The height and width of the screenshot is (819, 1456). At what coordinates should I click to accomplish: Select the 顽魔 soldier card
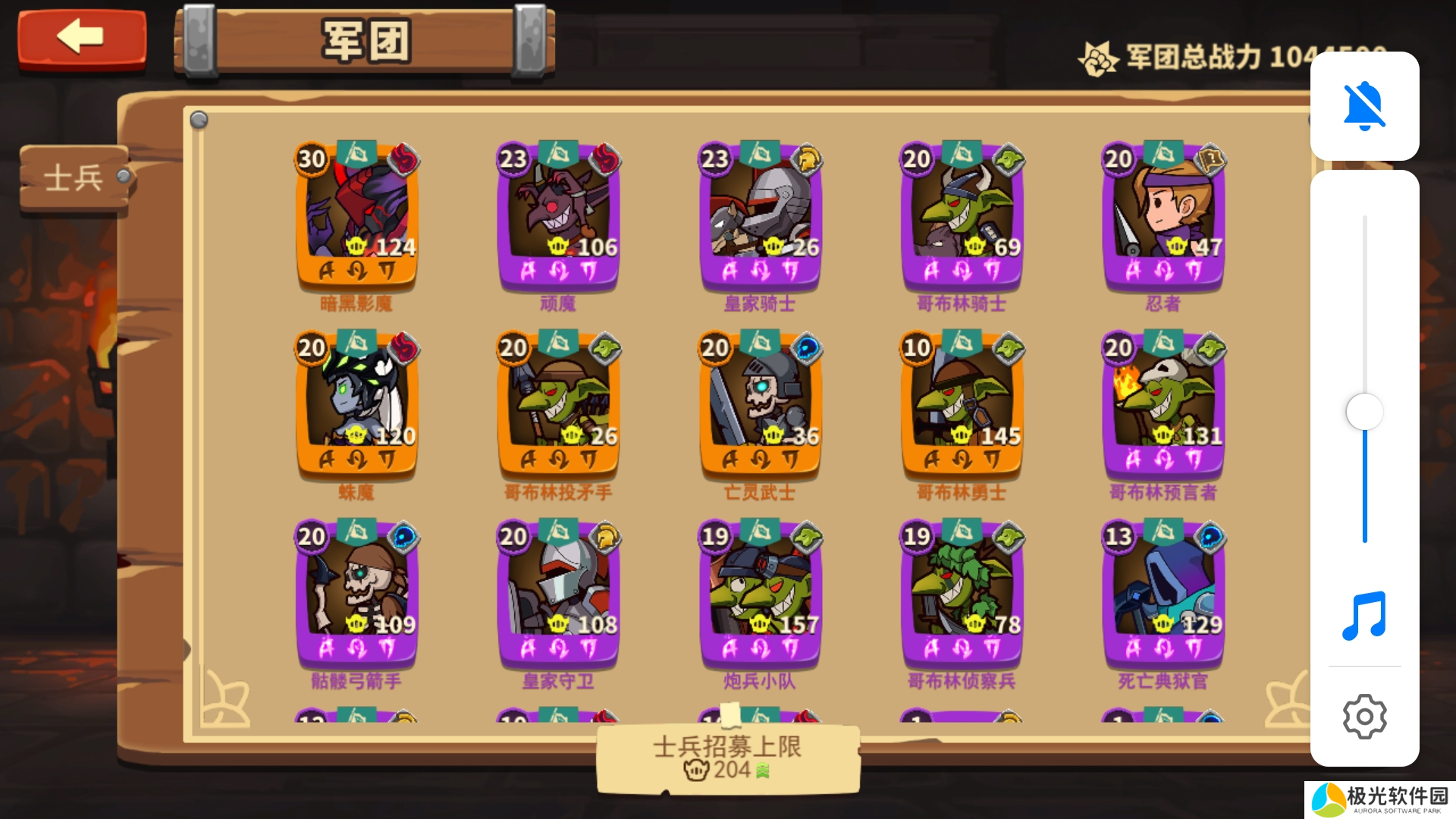coord(557,218)
